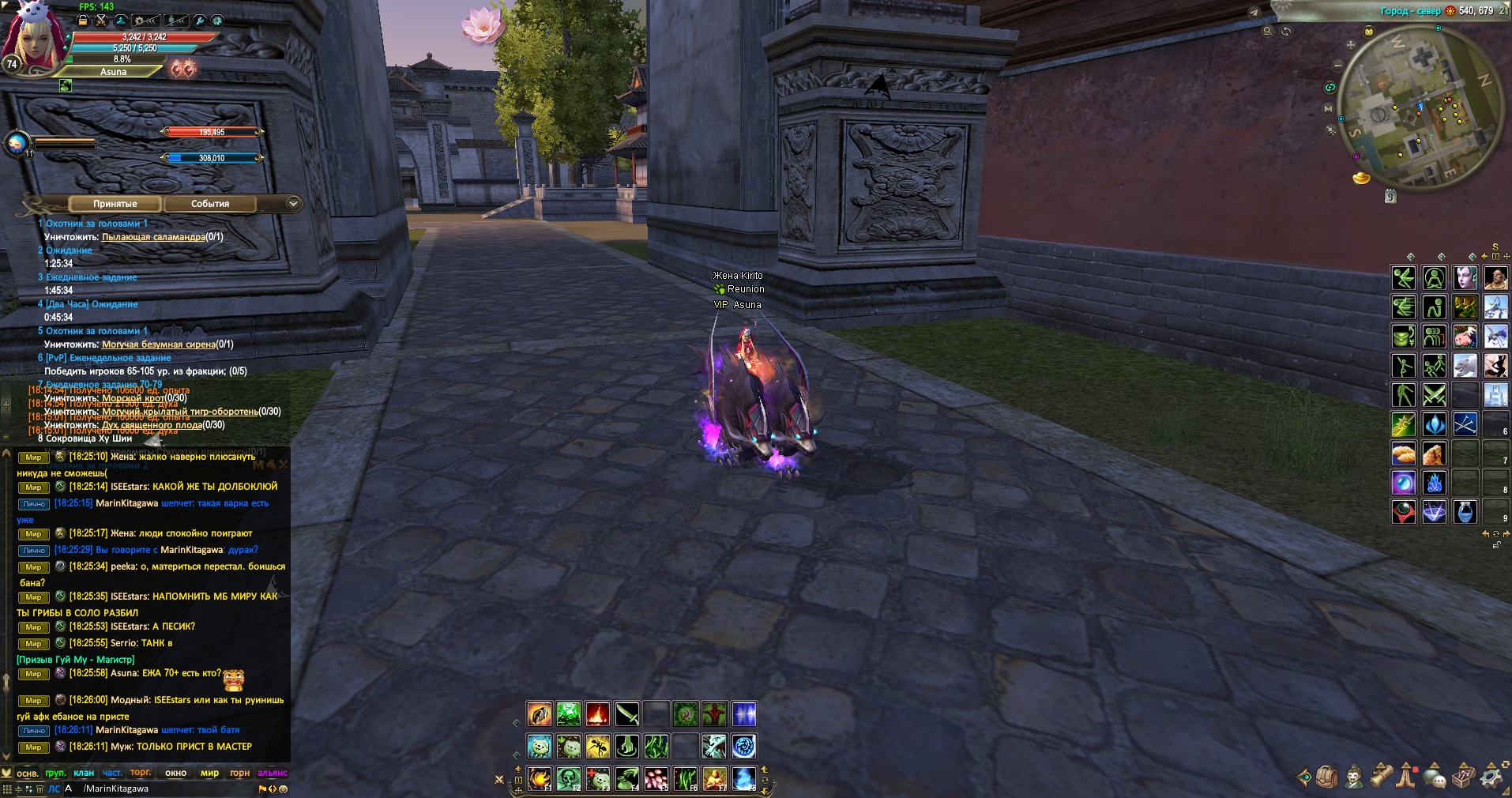Switch to the мир chat channel
The image size is (1512, 798).
click(209, 773)
